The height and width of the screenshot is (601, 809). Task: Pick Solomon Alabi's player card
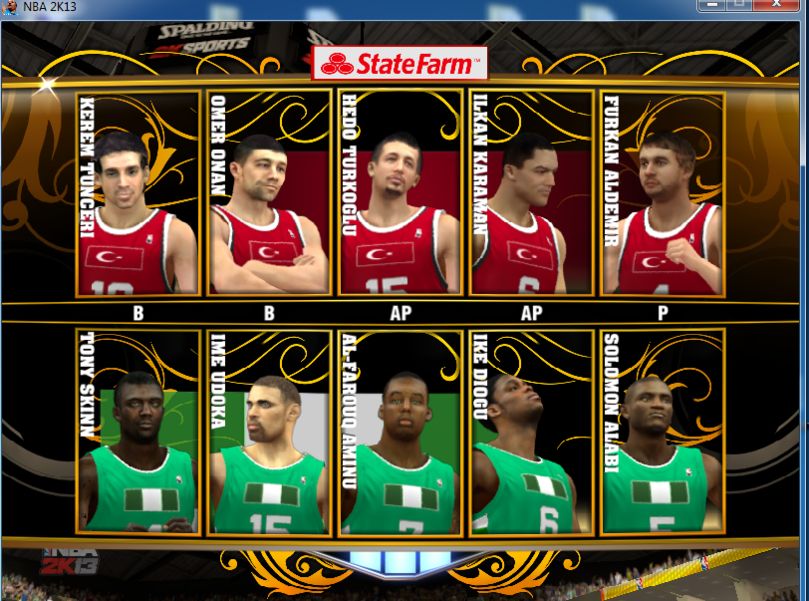[x=662, y=432]
